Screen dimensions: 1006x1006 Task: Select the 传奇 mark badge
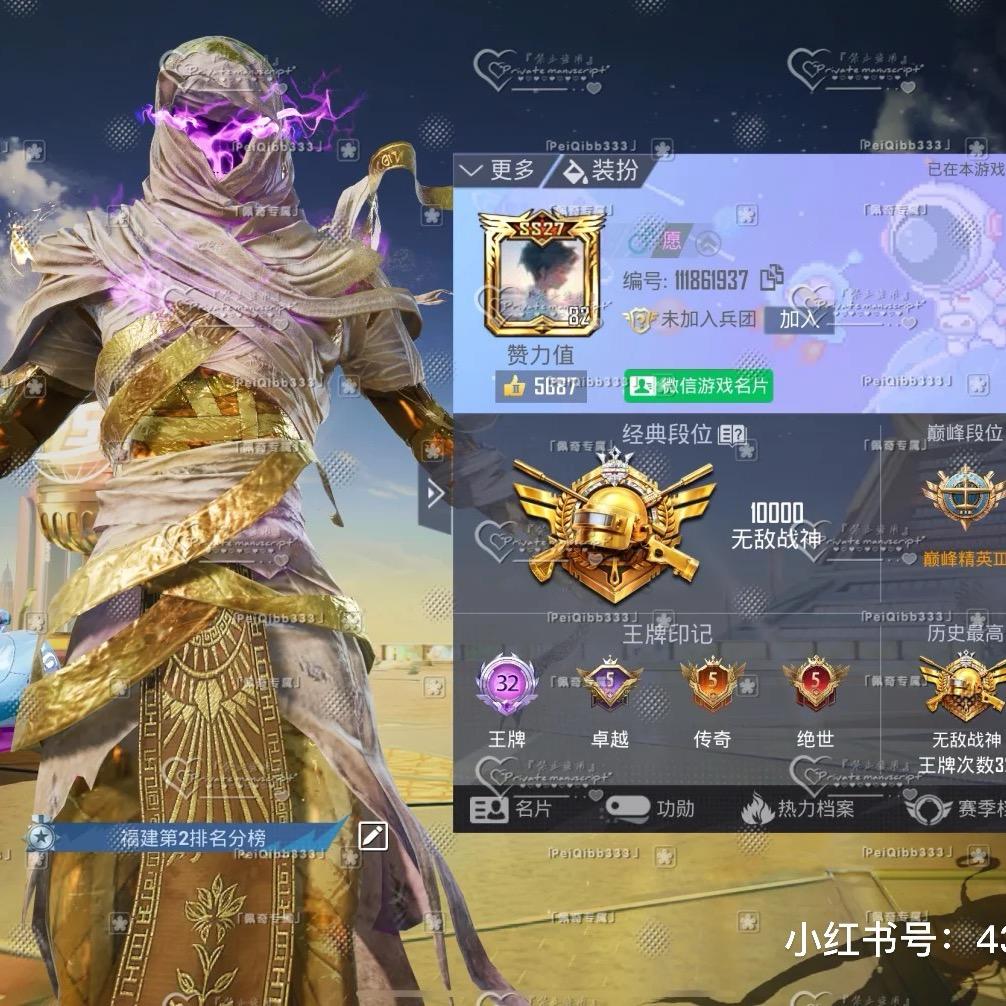click(712, 686)
